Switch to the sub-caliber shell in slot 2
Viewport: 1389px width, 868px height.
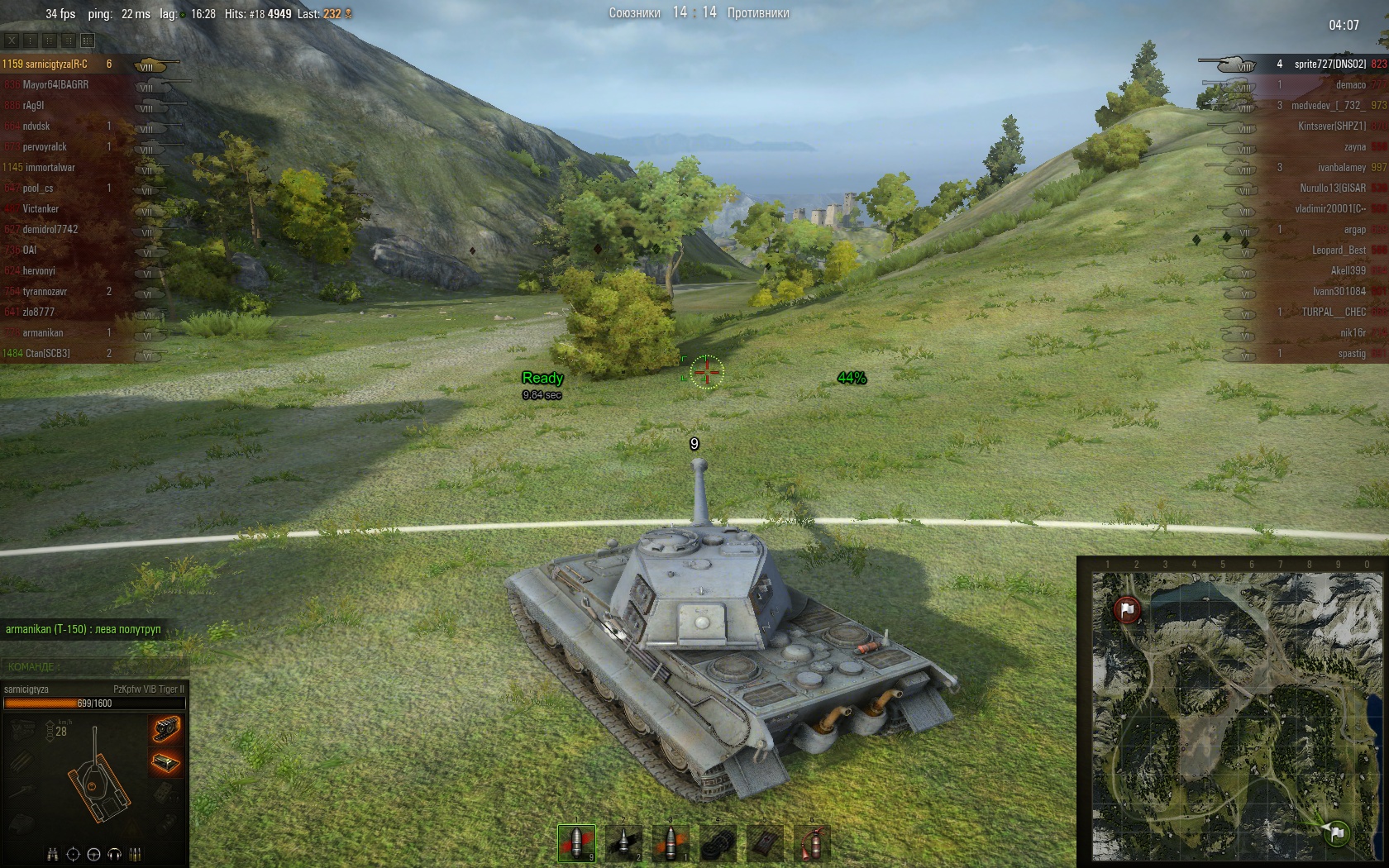623,843
